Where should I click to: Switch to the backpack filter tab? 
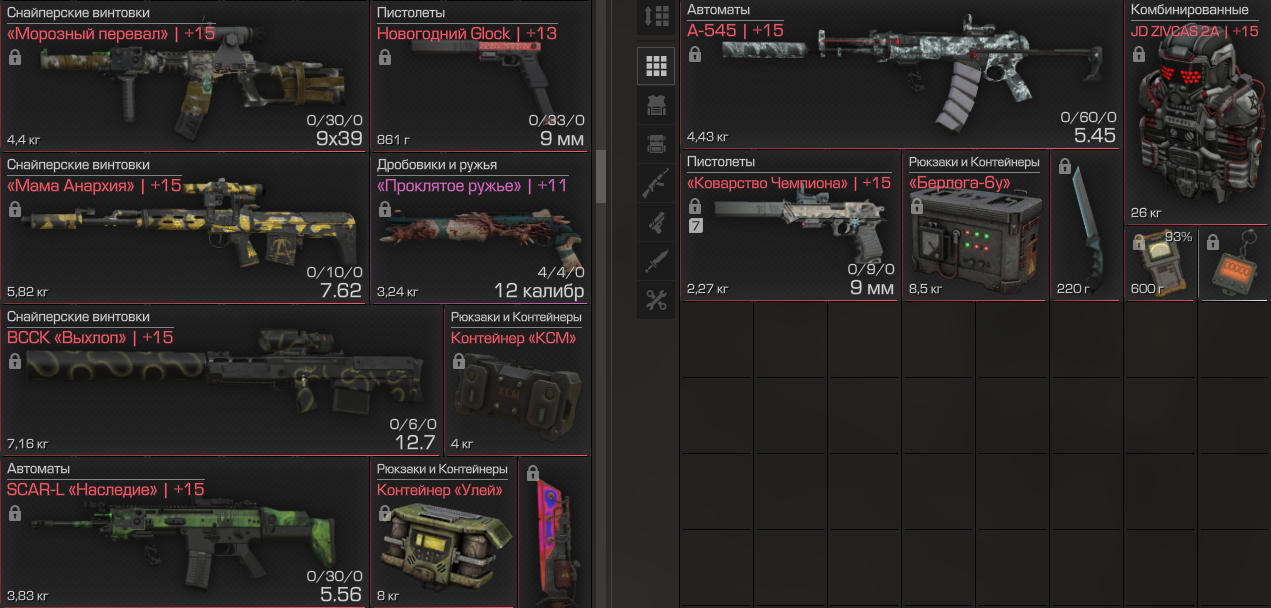[656, 144]
